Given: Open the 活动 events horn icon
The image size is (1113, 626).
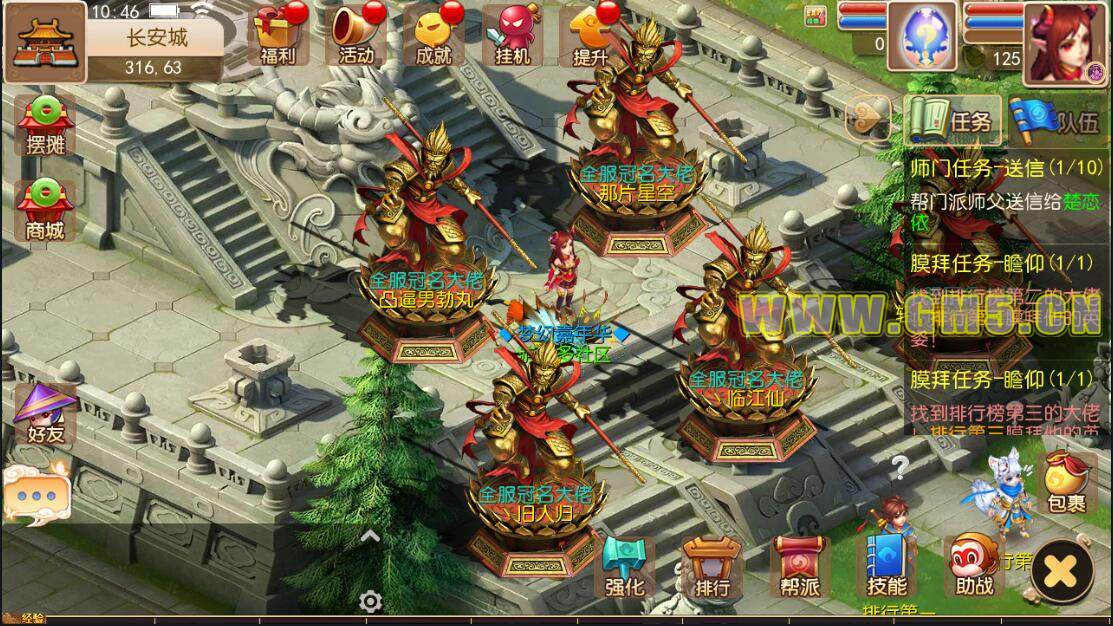Looking at the screenshot, I should coord(355,35).
